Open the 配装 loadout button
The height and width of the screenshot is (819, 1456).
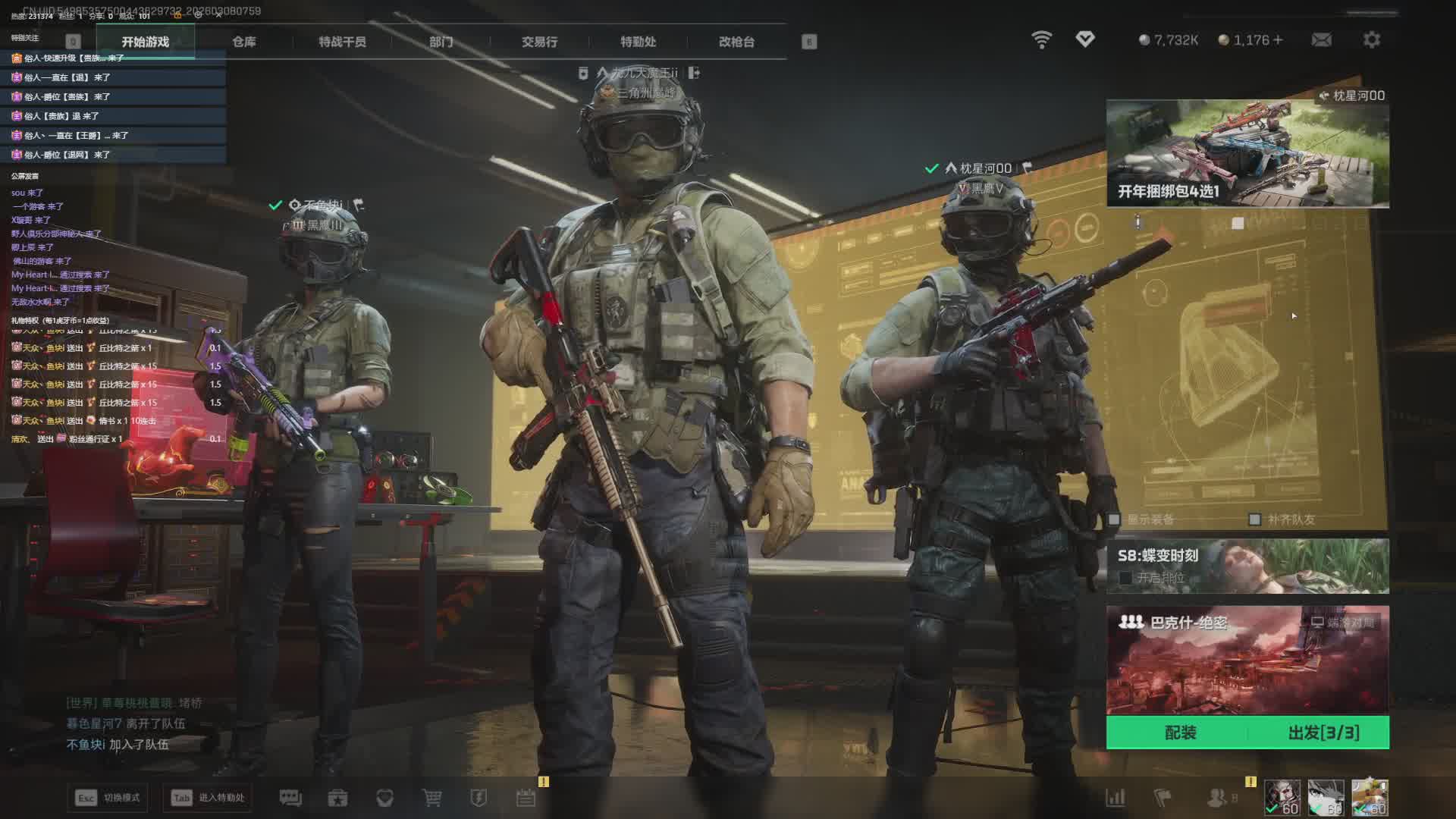coord(1180,733)
